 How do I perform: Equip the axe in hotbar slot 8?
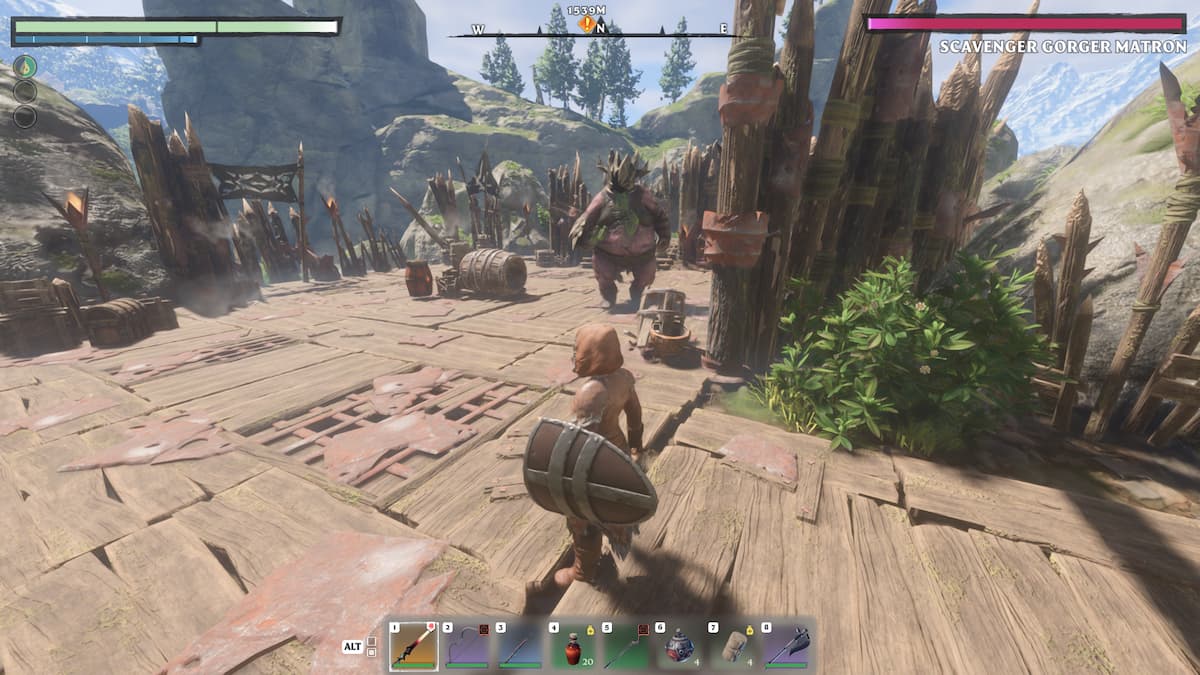[x=786, y=646]
